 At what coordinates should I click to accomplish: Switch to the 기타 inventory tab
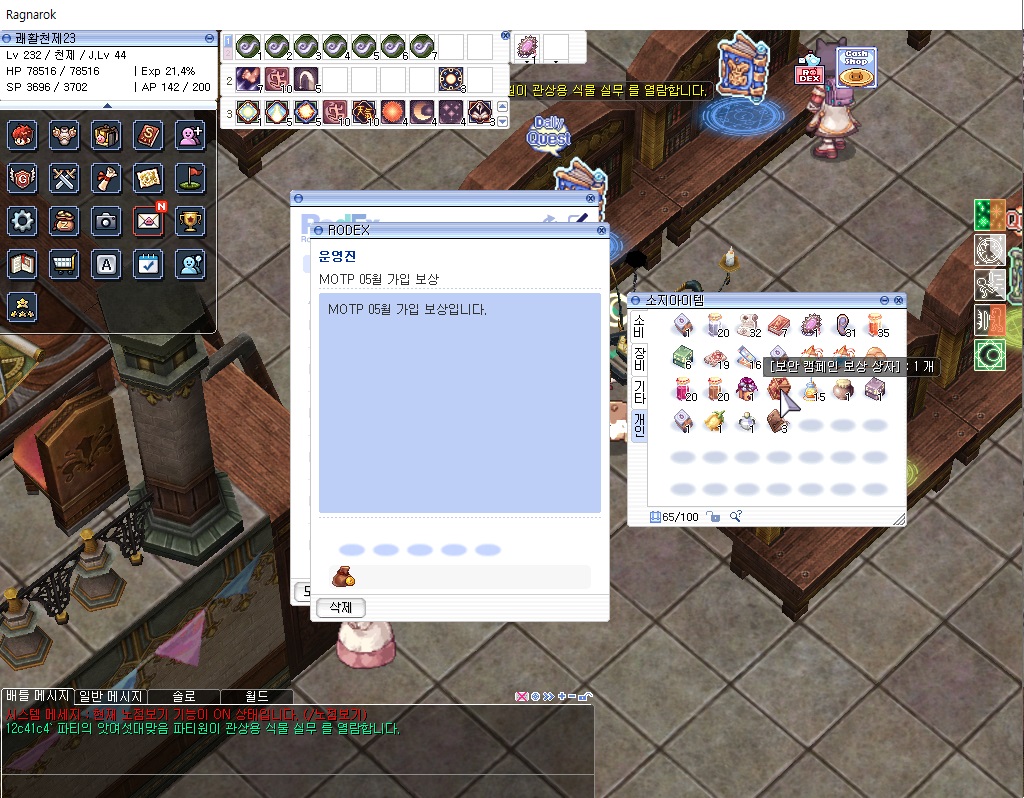pos(639,392)
